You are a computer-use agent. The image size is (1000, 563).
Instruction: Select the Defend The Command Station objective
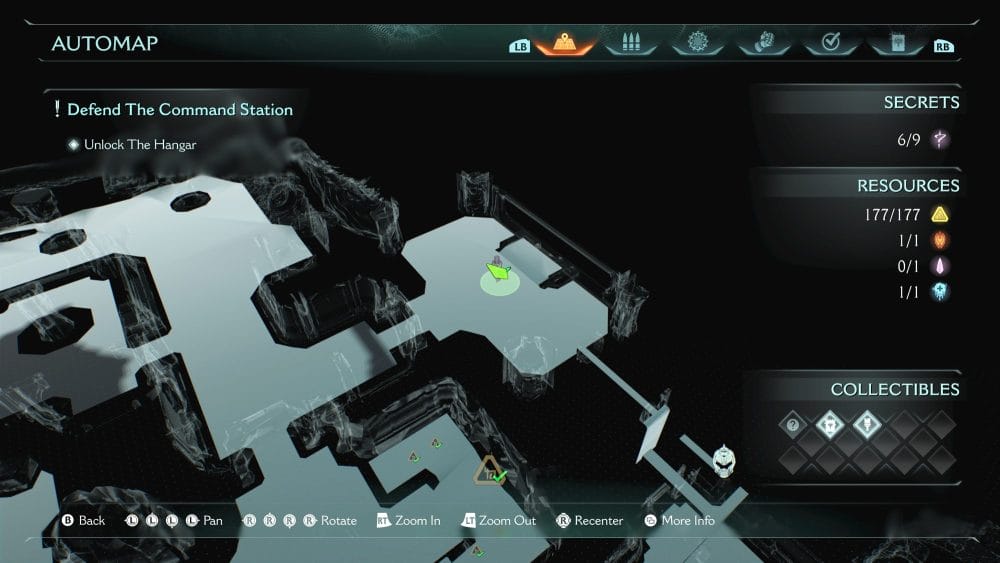click(x=180, y=109)
